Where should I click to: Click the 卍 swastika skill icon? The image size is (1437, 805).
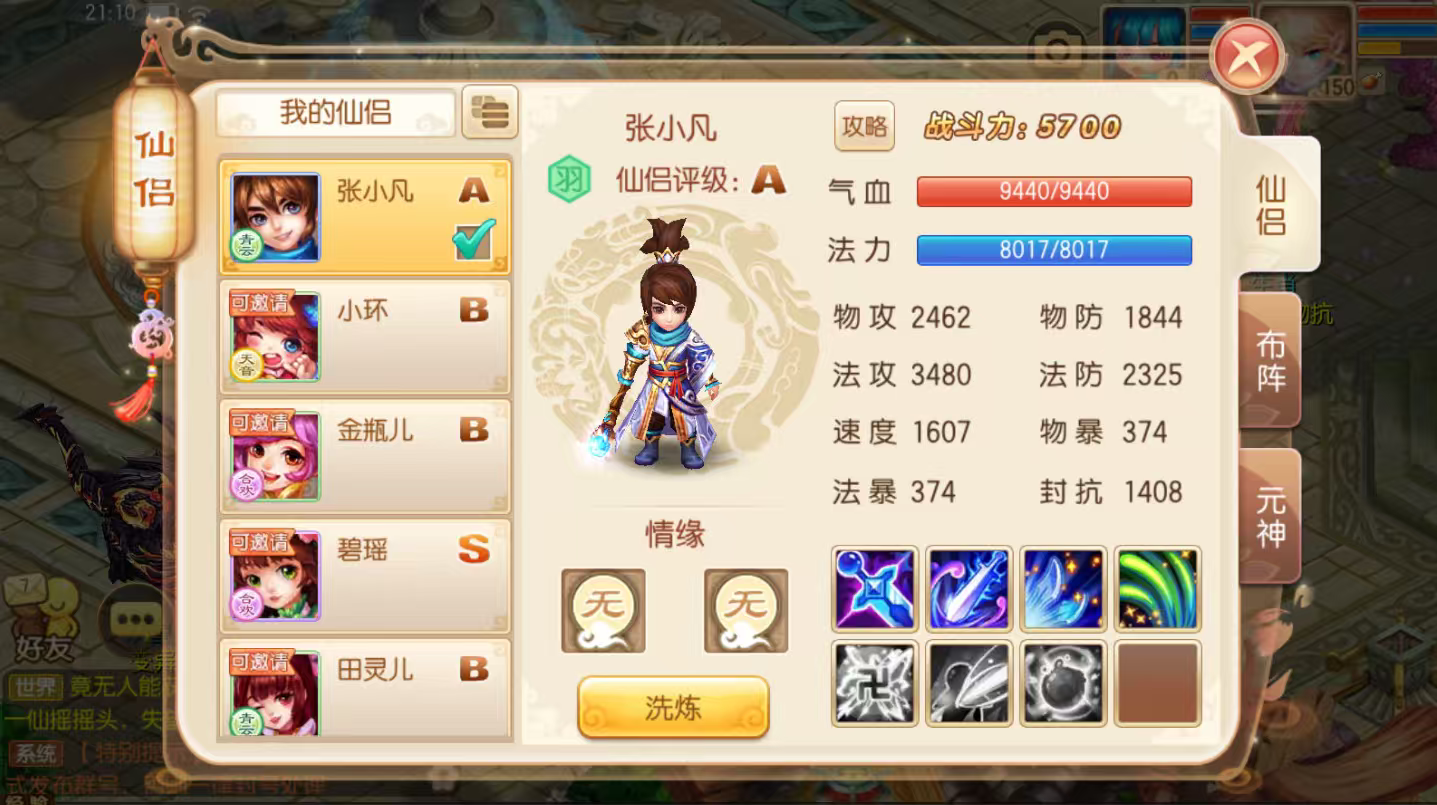pyautogui.click(x=873, y=683)
